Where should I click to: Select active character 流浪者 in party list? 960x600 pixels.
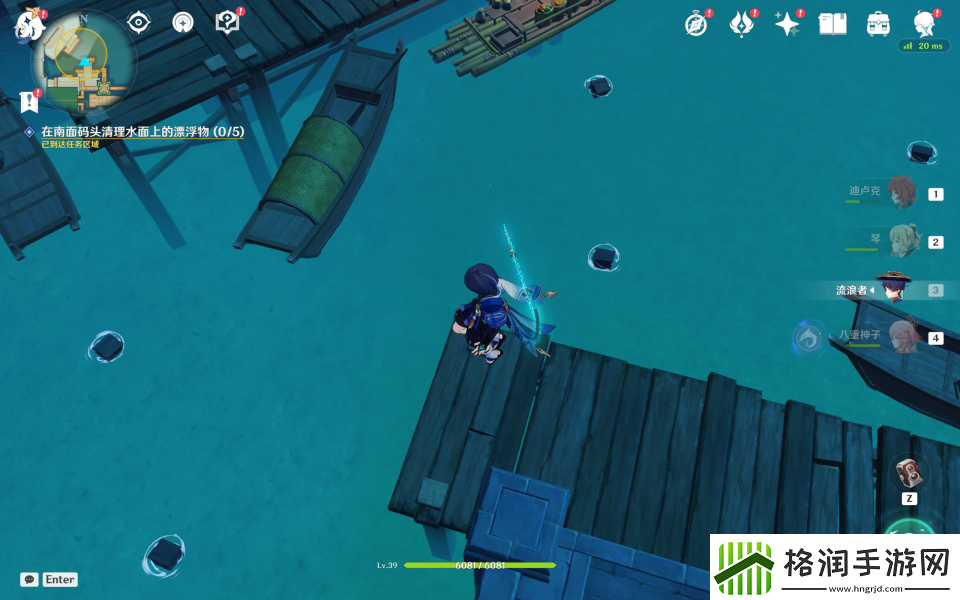pos(893,290)
